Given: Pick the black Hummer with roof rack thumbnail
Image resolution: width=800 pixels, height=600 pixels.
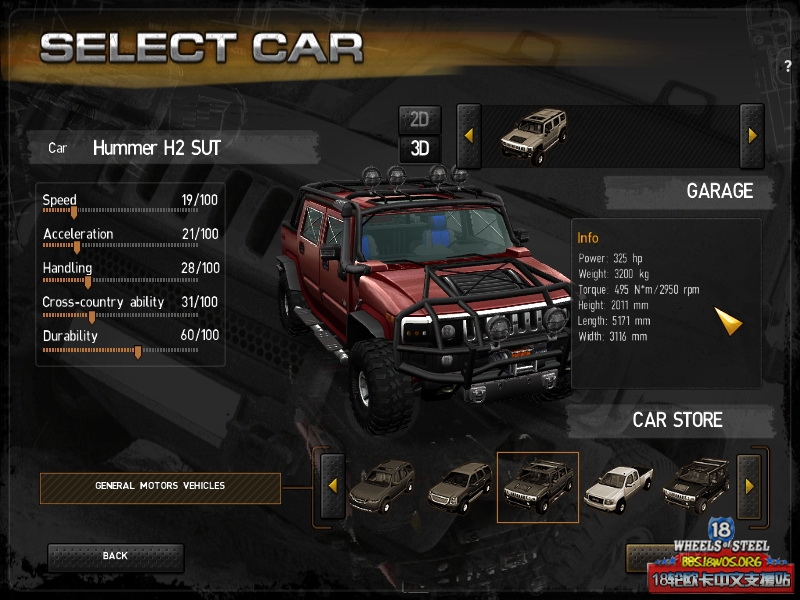Looking at the screenshot, I should [695, 485].
